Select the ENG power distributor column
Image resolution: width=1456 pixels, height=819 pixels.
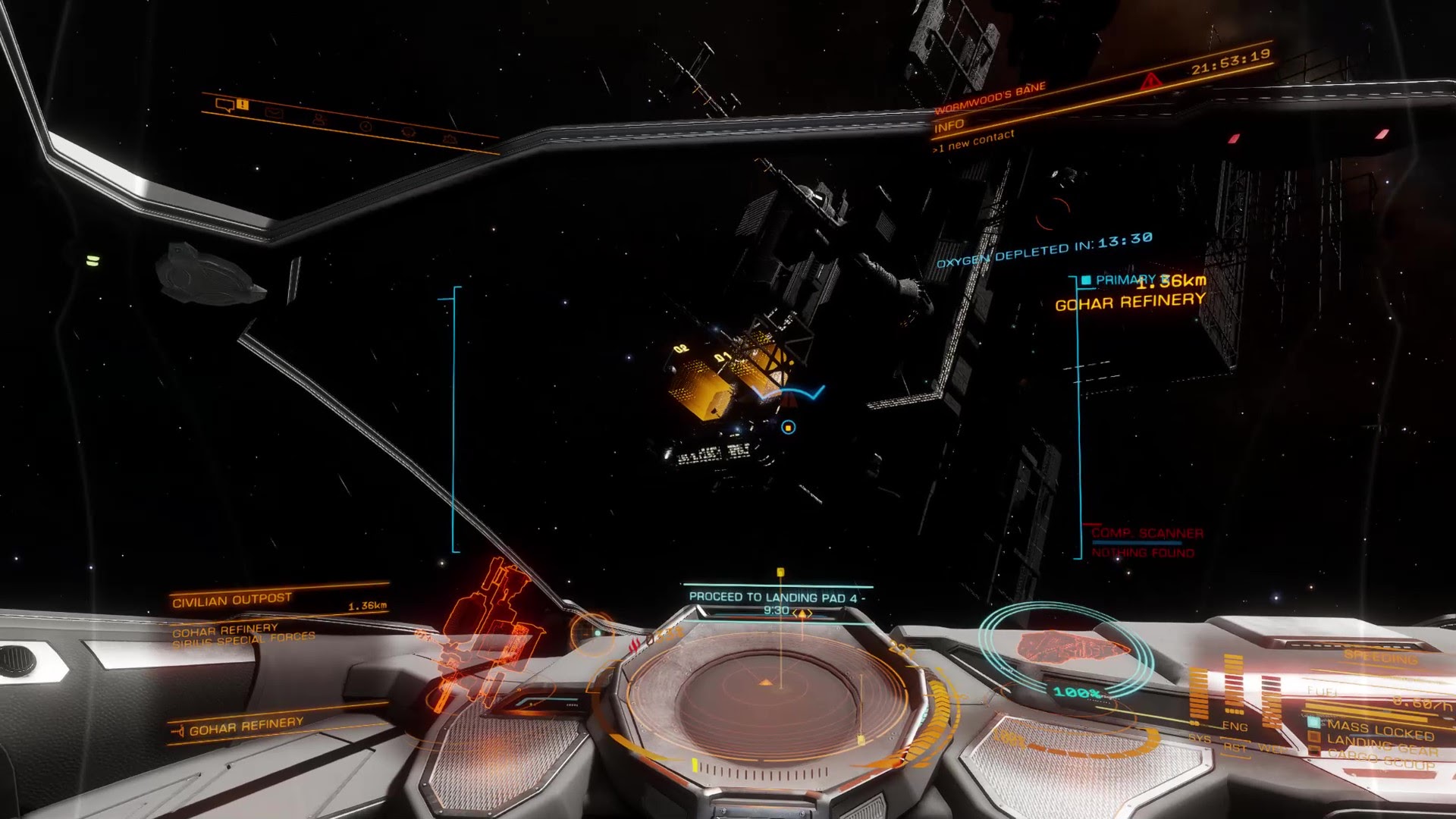click(x=1234, y=689)
